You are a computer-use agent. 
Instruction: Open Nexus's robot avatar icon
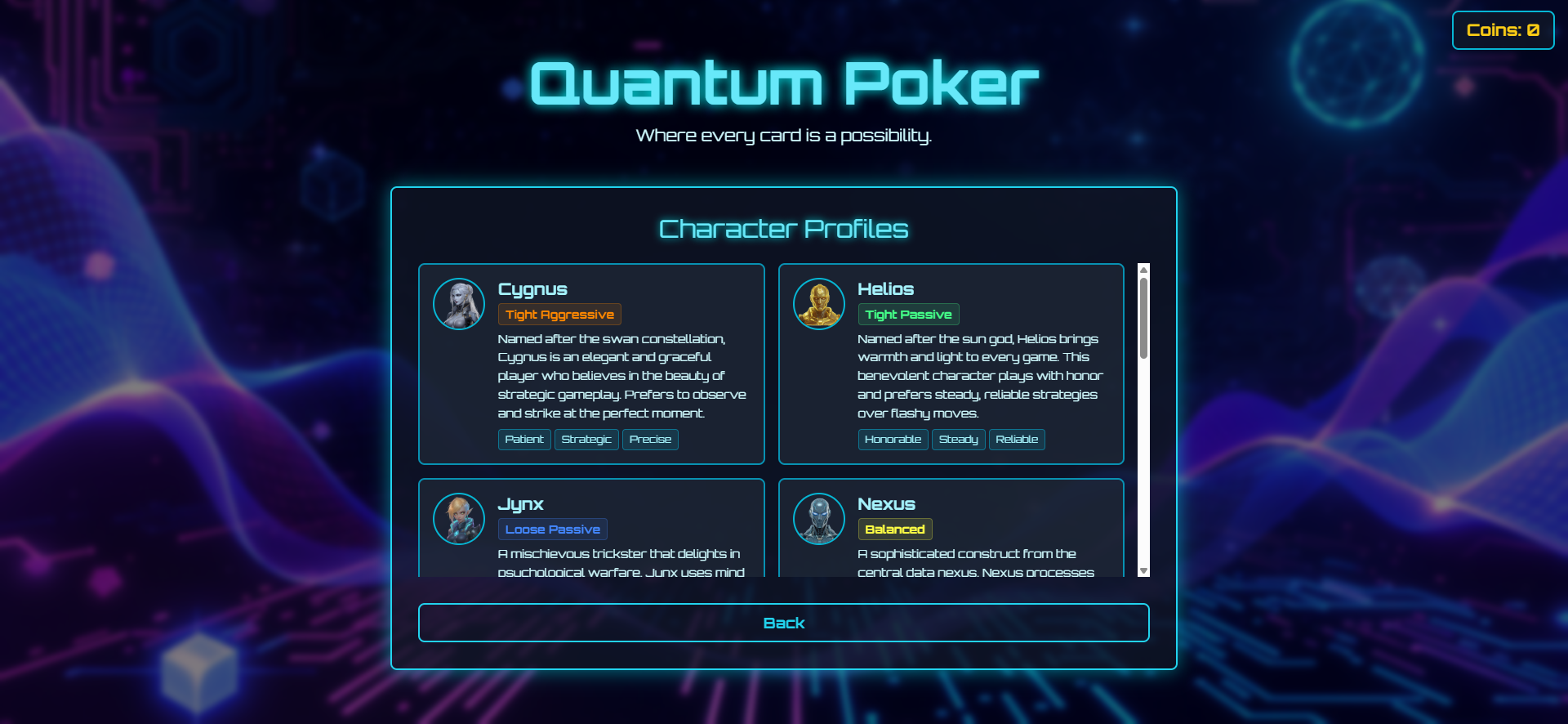click(818, 518)
